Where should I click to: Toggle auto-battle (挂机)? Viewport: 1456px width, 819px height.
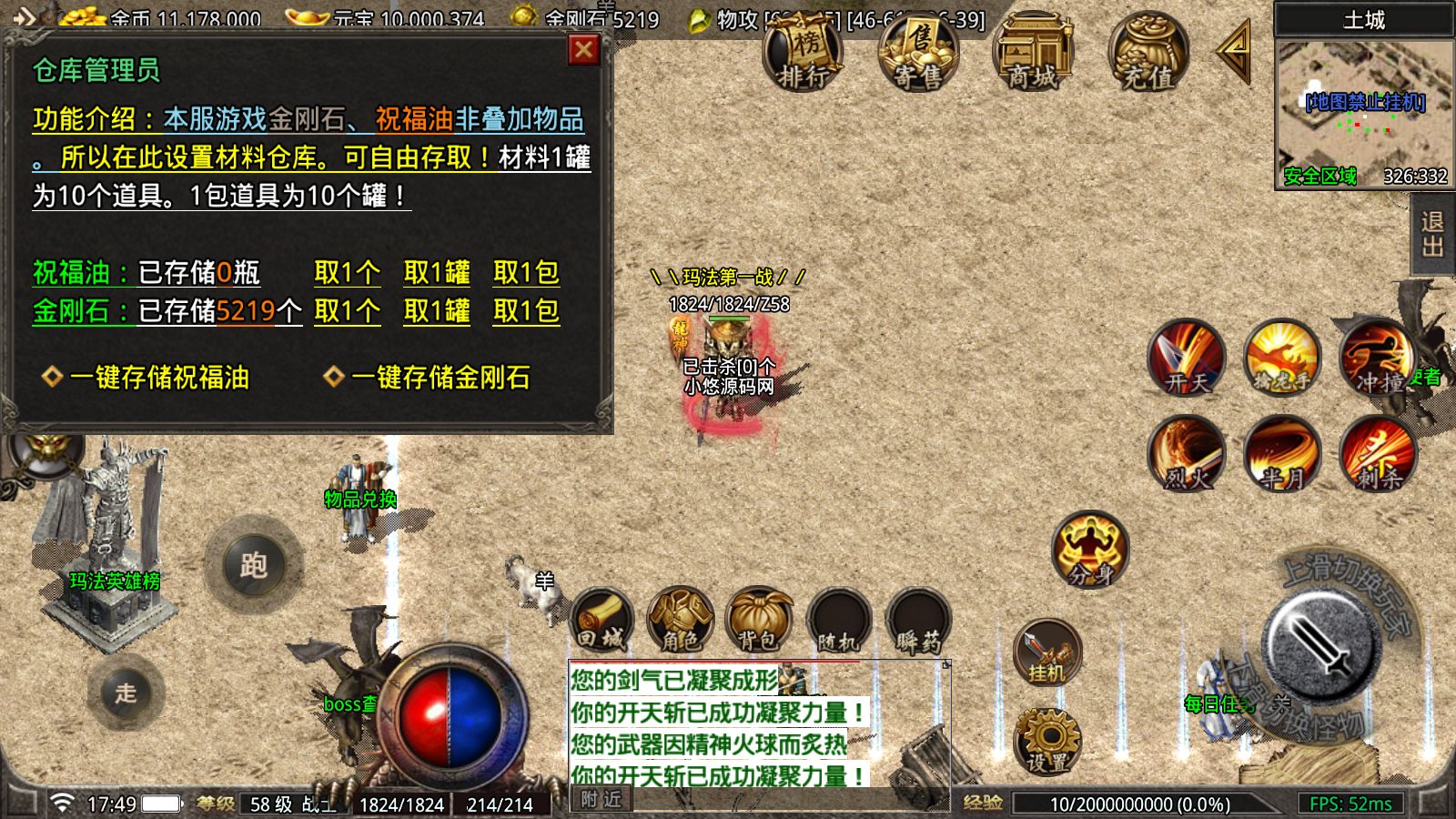click(x=1046, y=652)
